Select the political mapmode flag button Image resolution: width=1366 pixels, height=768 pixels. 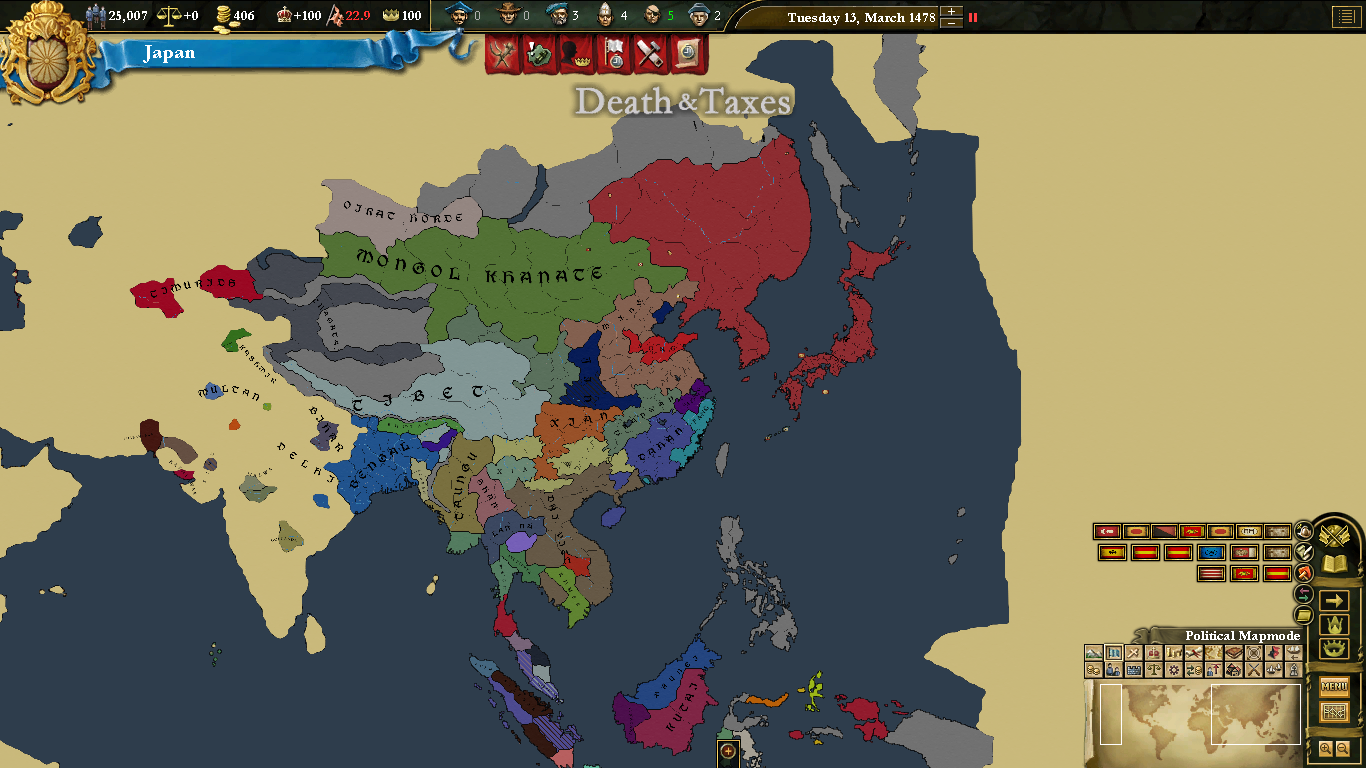pyautogui.click(x=1114, y=653)
